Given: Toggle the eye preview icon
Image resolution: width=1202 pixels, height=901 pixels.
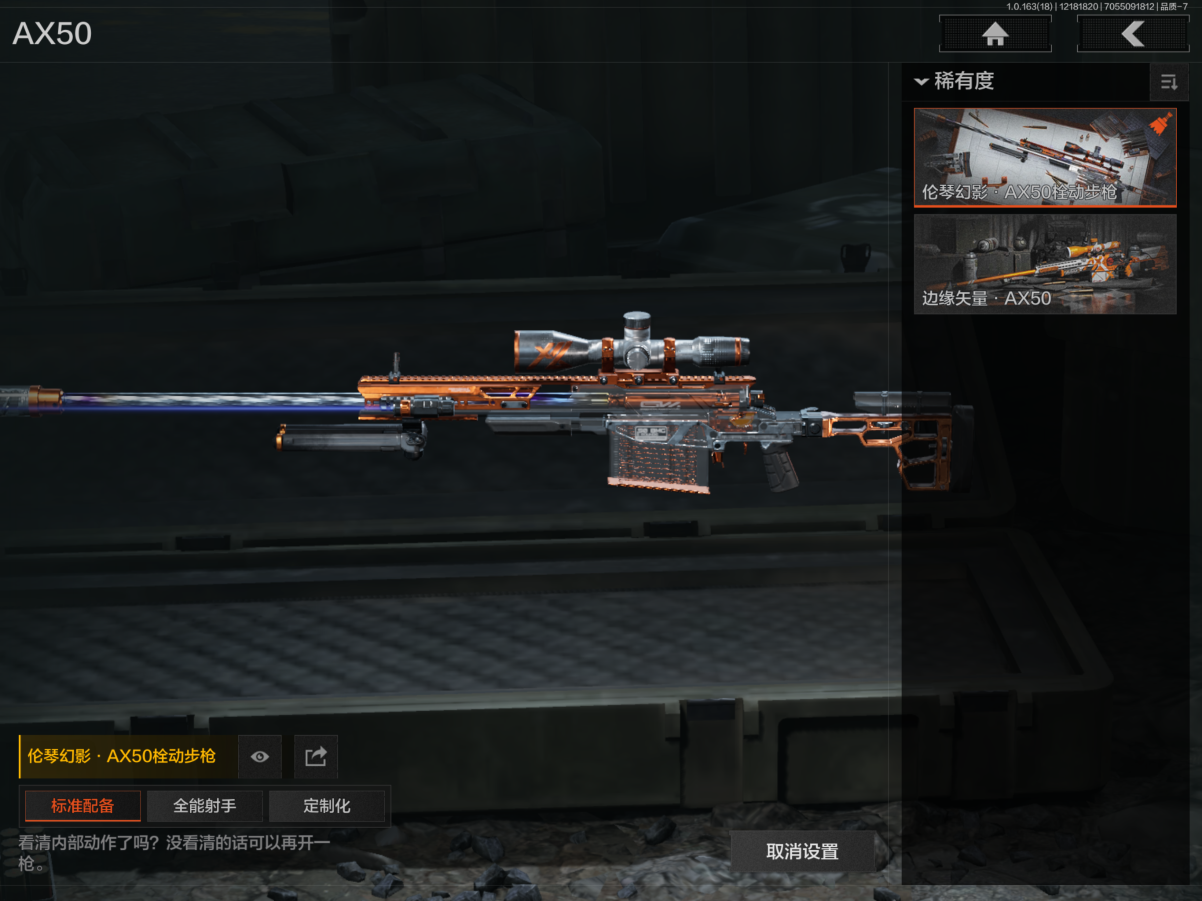Looking at the screenshot, I should tap(260, 757).
